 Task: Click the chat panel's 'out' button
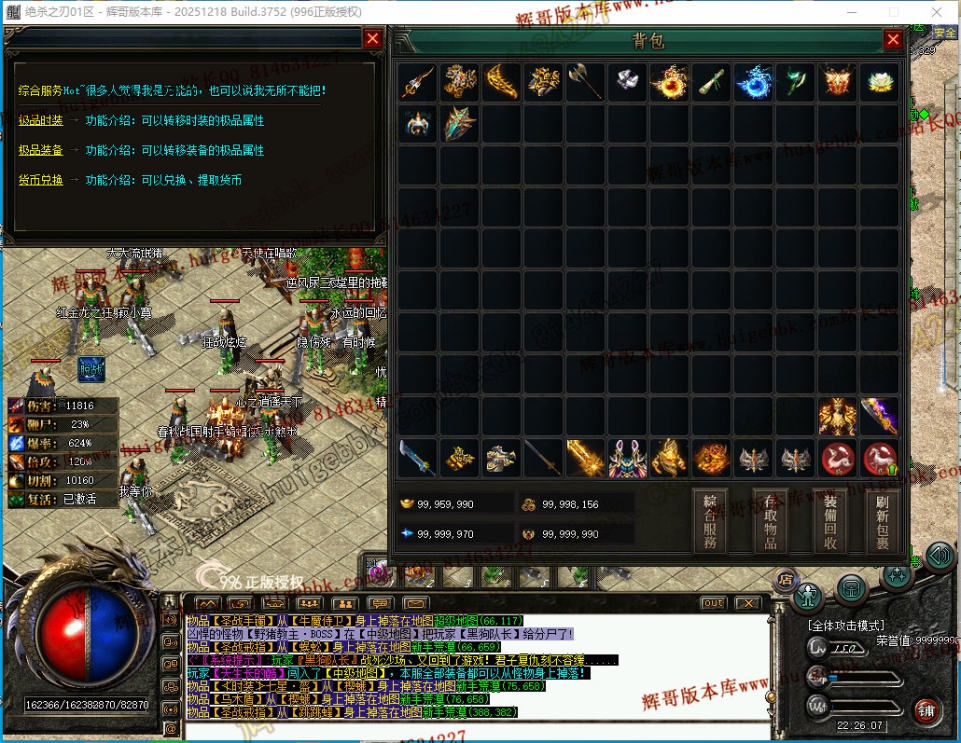(713, 603)
